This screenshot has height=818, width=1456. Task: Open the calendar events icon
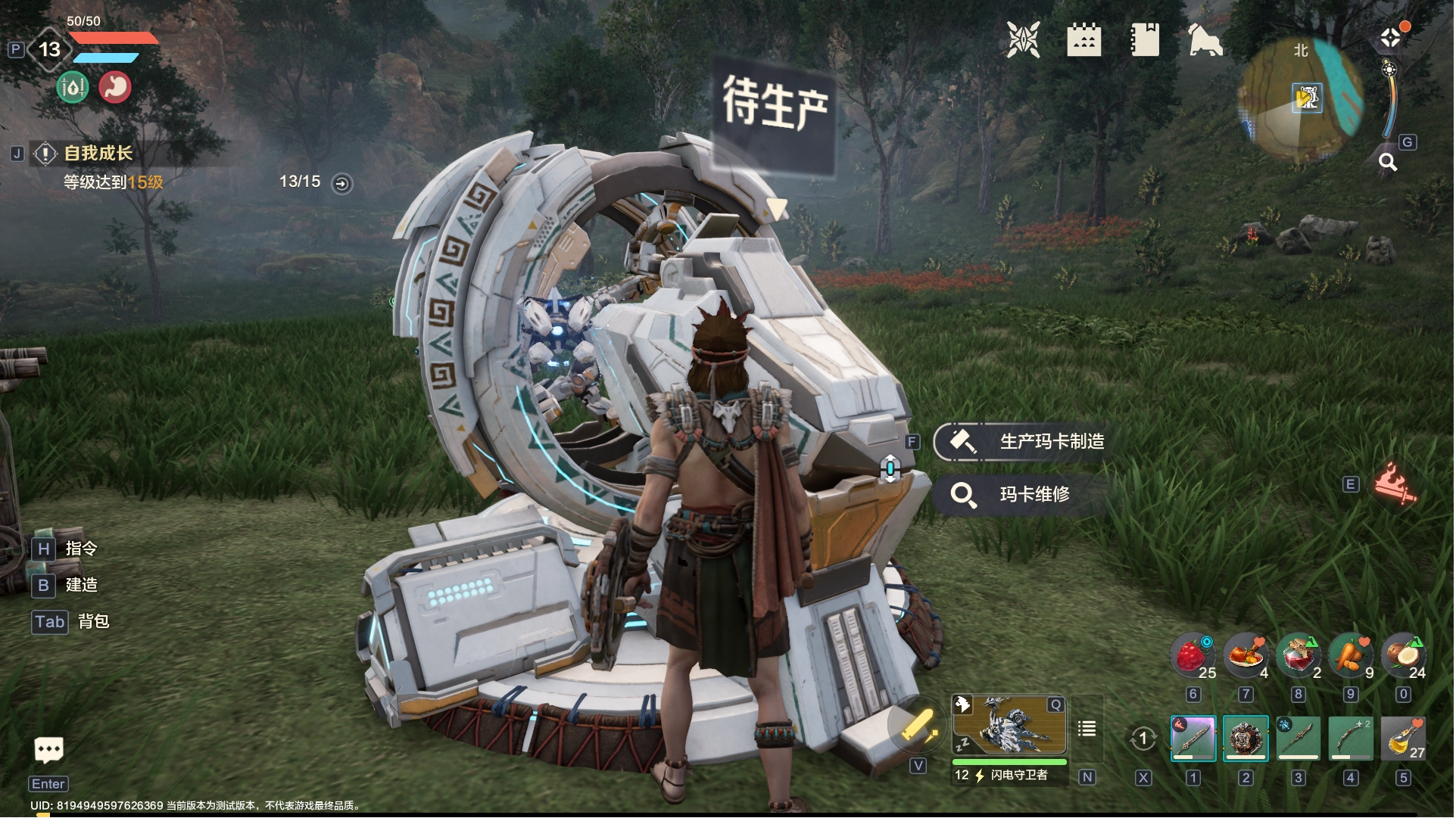click(1083, 39)
